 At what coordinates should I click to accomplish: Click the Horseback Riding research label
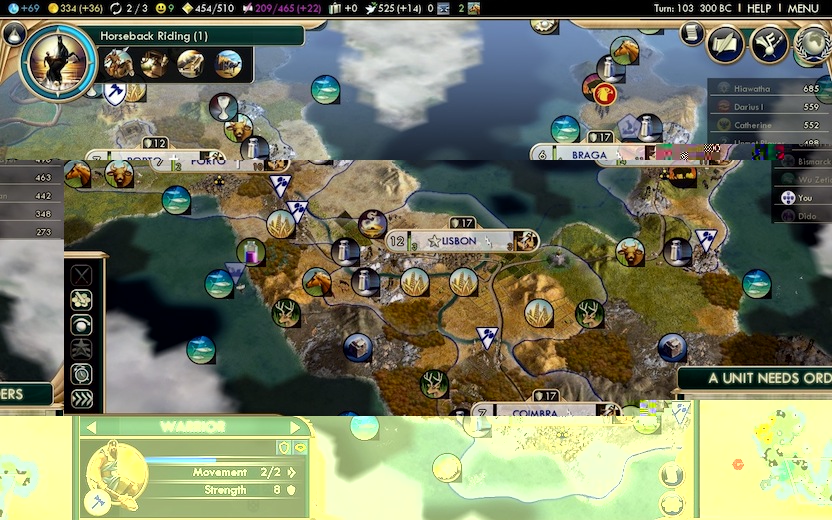[x=154, y=36]
